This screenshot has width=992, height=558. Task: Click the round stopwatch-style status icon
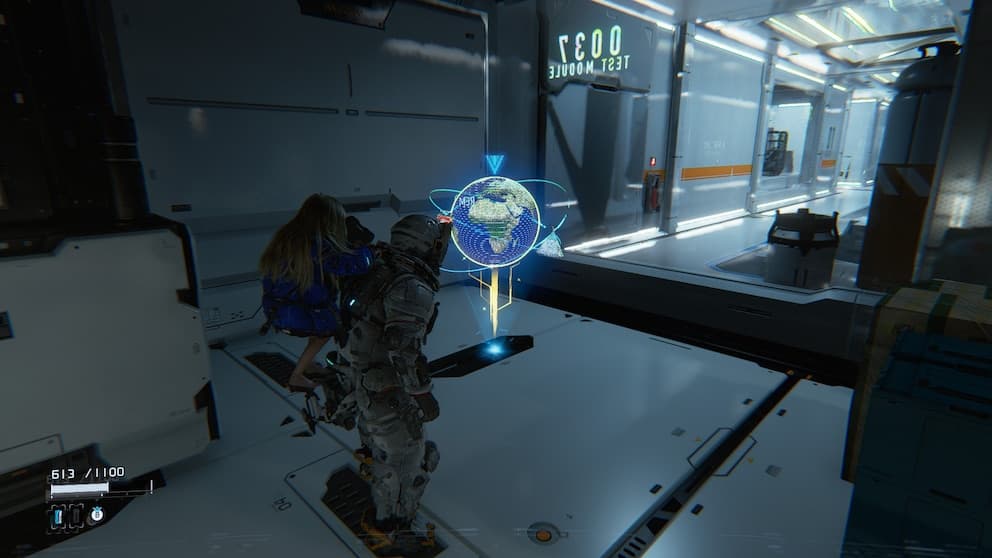(x=97, y=514)
